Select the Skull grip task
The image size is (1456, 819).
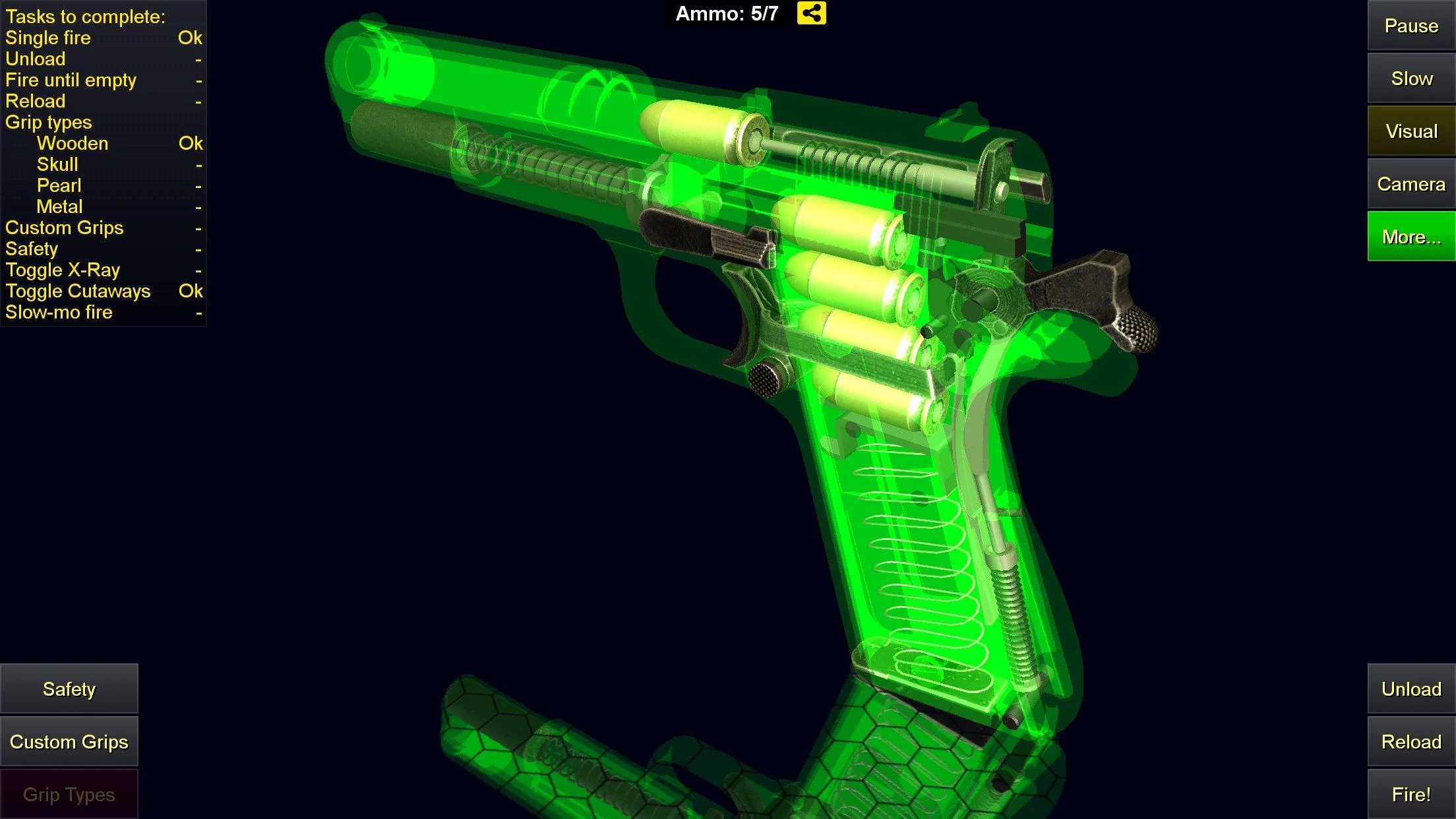pos(56,164)
